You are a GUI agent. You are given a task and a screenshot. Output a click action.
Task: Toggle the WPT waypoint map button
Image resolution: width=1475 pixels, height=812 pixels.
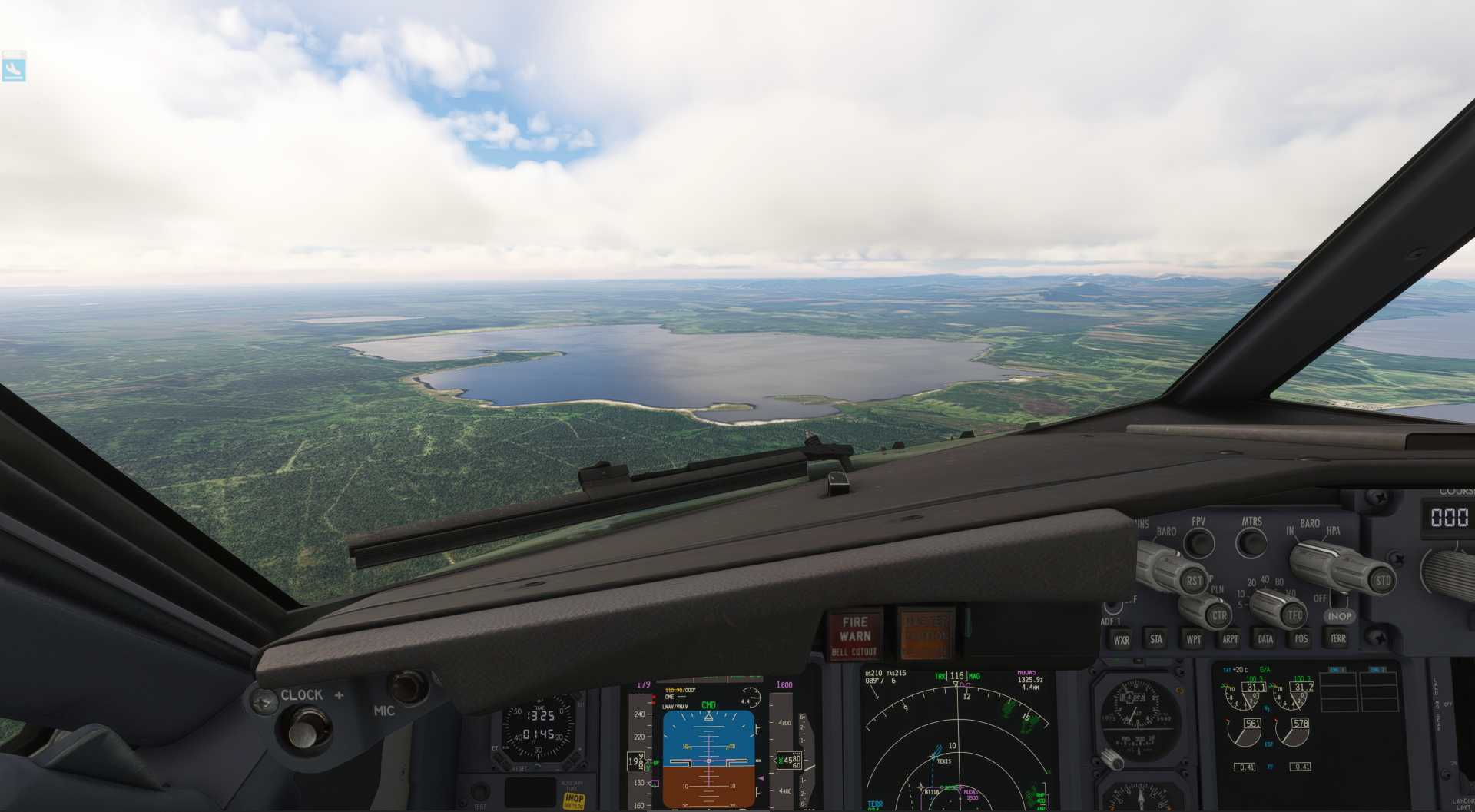[1193, 639]
